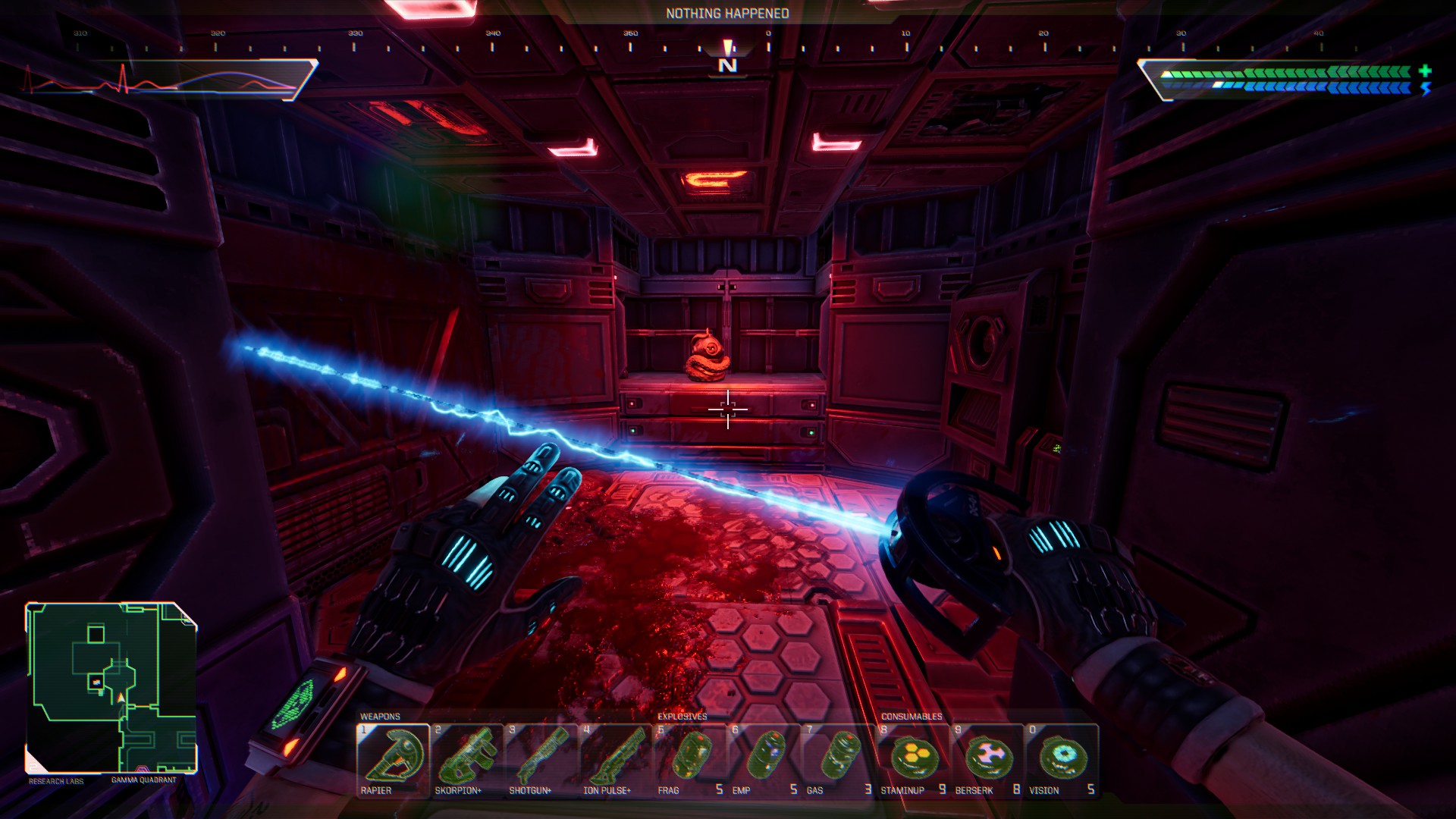Pick the EMP grenade slot
The width and height of the screenshot is (1456, 819).
click(764, 759)
